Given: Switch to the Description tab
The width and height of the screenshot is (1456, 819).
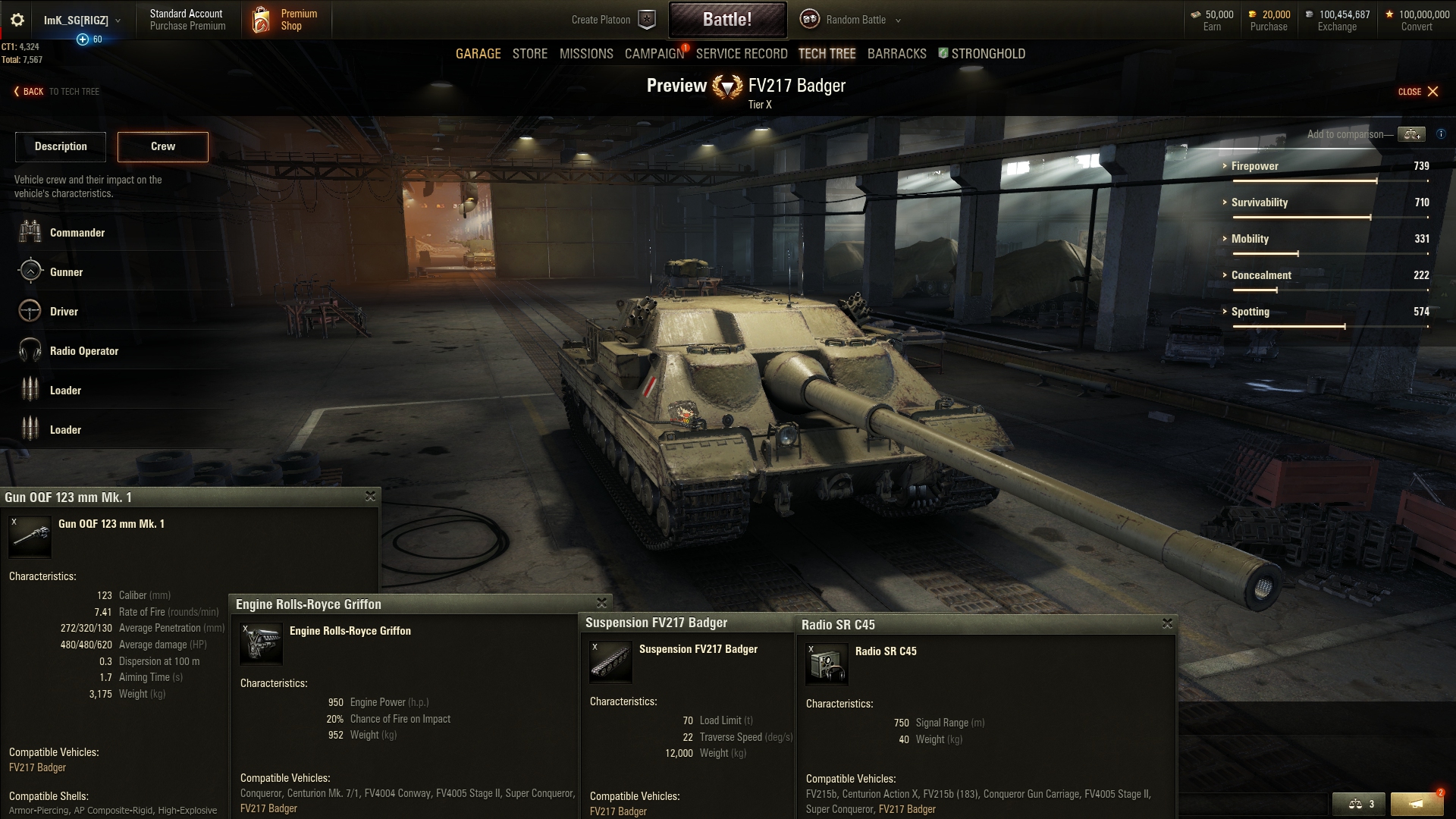Looking at the screenshot, I should [x=61, y=146].
